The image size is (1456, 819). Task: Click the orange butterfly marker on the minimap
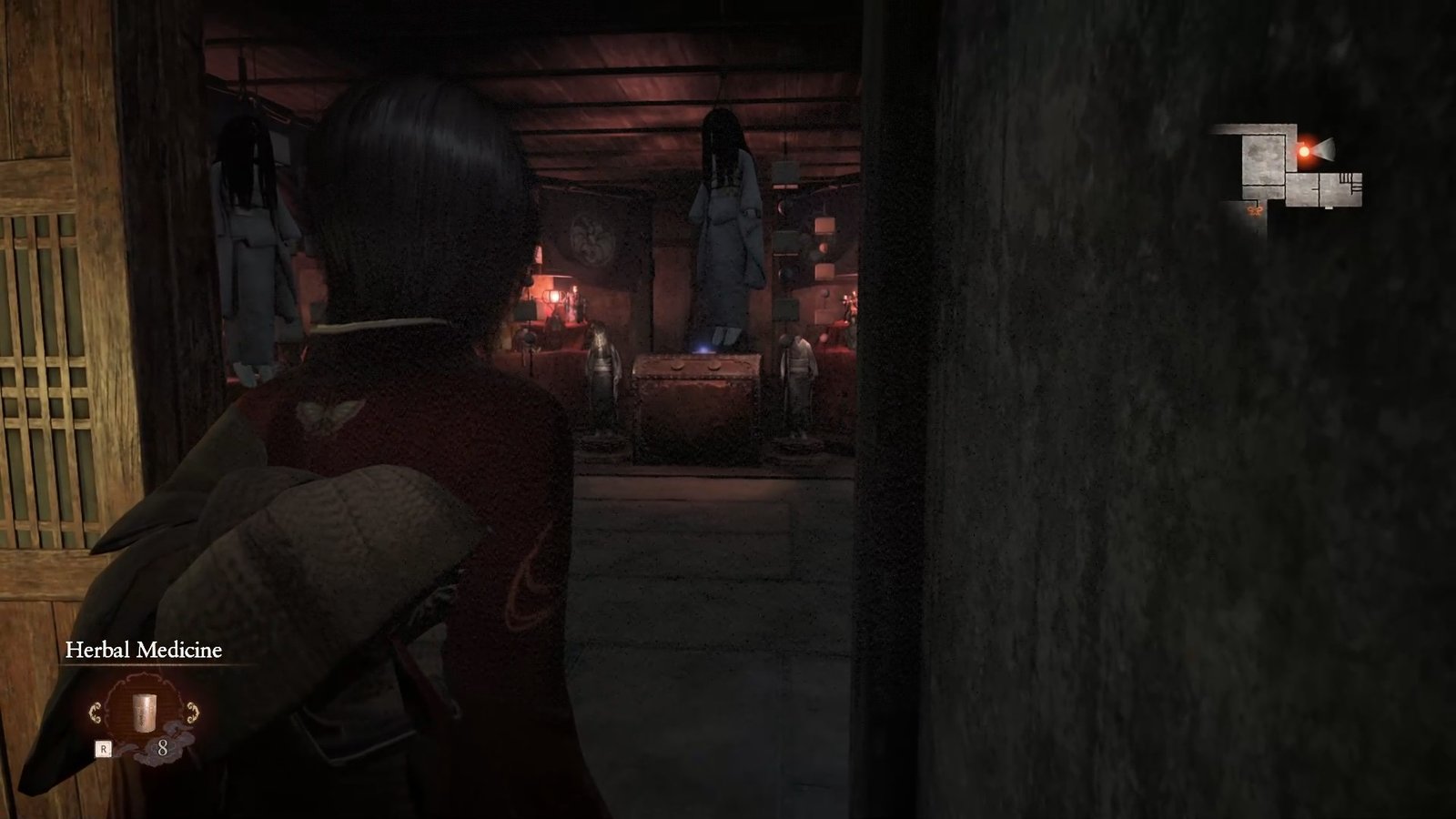tap(1255, 210)
